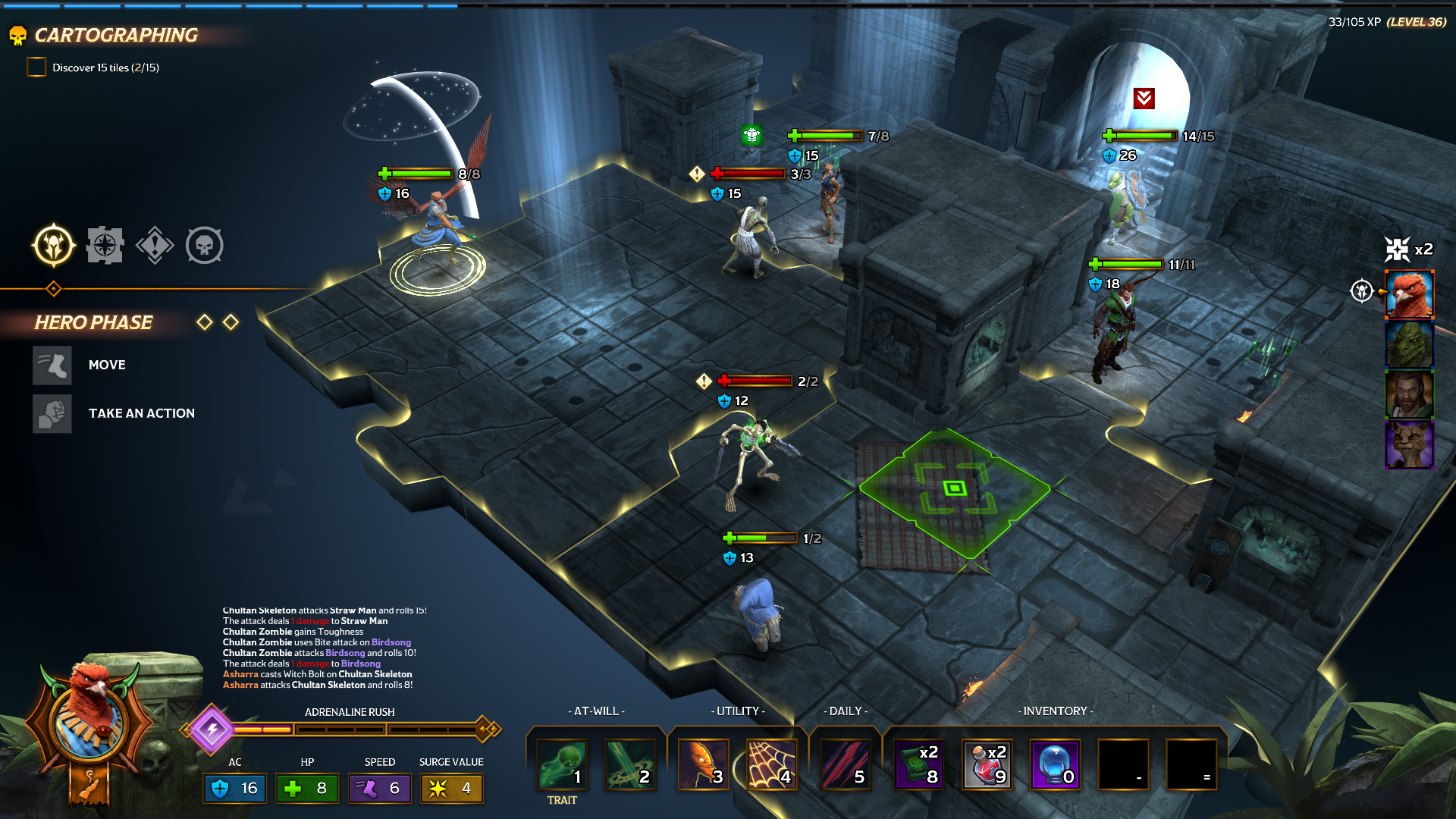Select the tabaxi cat hero portrait
Viewport: 1456px width, 819px height.
(1409, 444)
